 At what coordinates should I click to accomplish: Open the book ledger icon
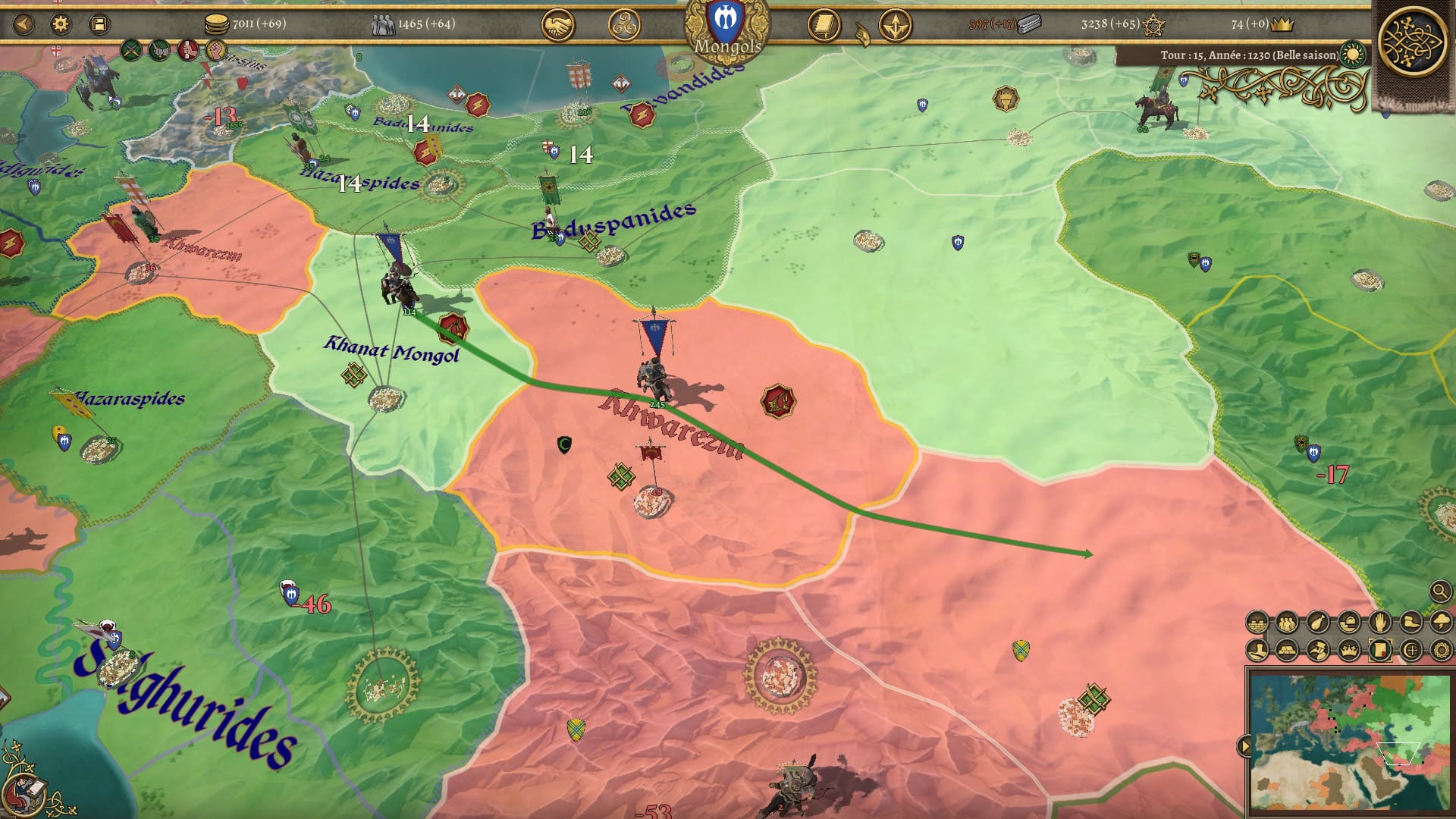[824, 27]
